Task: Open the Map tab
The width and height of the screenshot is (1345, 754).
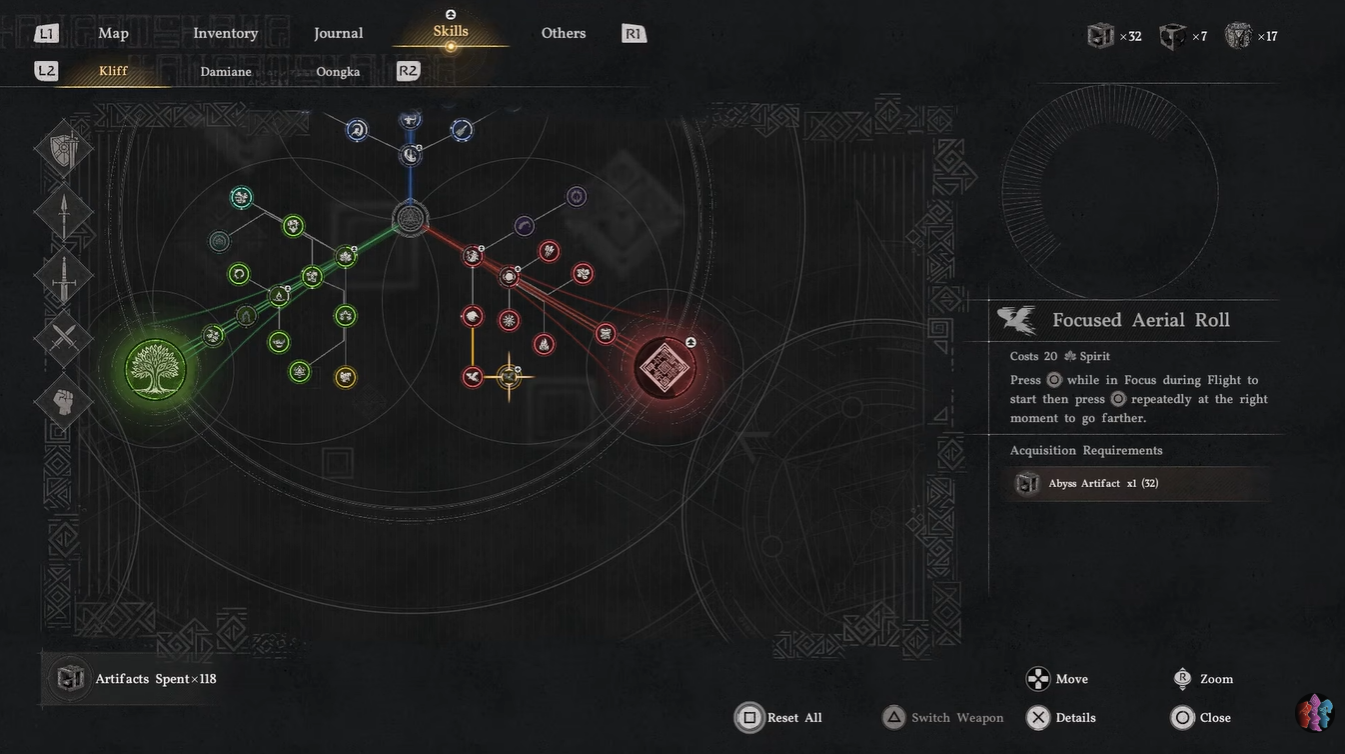Action: pos(113,33)
